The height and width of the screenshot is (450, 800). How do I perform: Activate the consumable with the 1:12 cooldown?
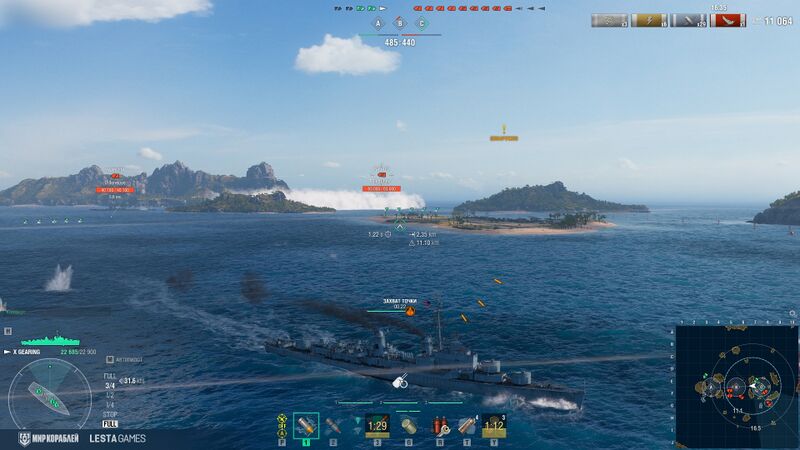click(494, 426)
